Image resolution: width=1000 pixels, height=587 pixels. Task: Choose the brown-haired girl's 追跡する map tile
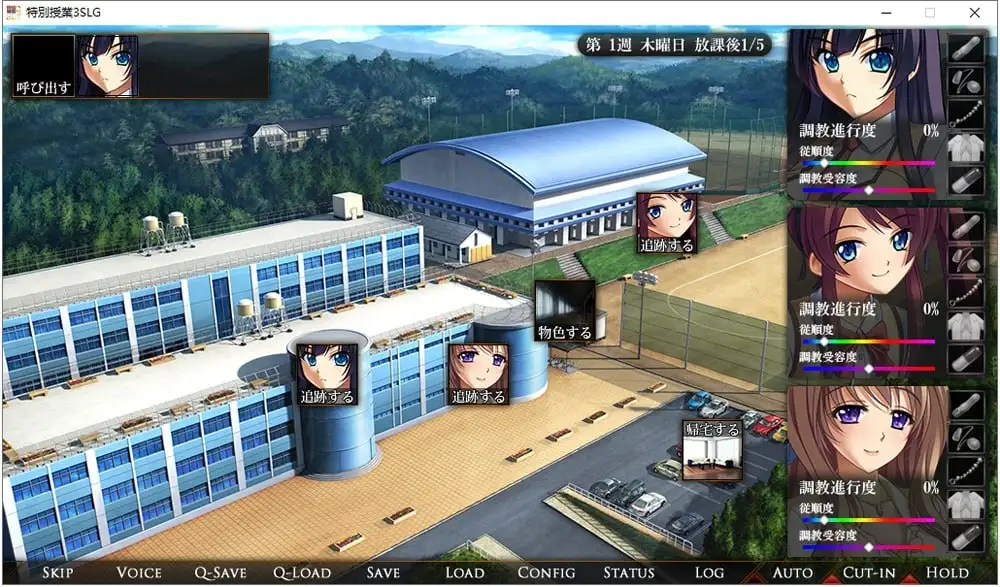click(477, 374)
